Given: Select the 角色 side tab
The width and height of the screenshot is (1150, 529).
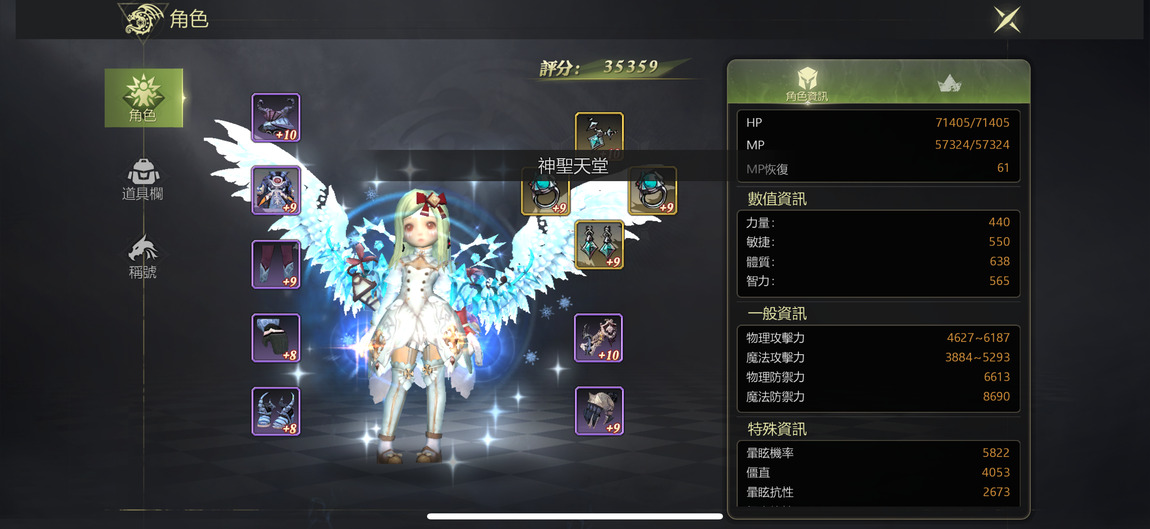Looking at the screenshot, I should [x=143, y=98].
